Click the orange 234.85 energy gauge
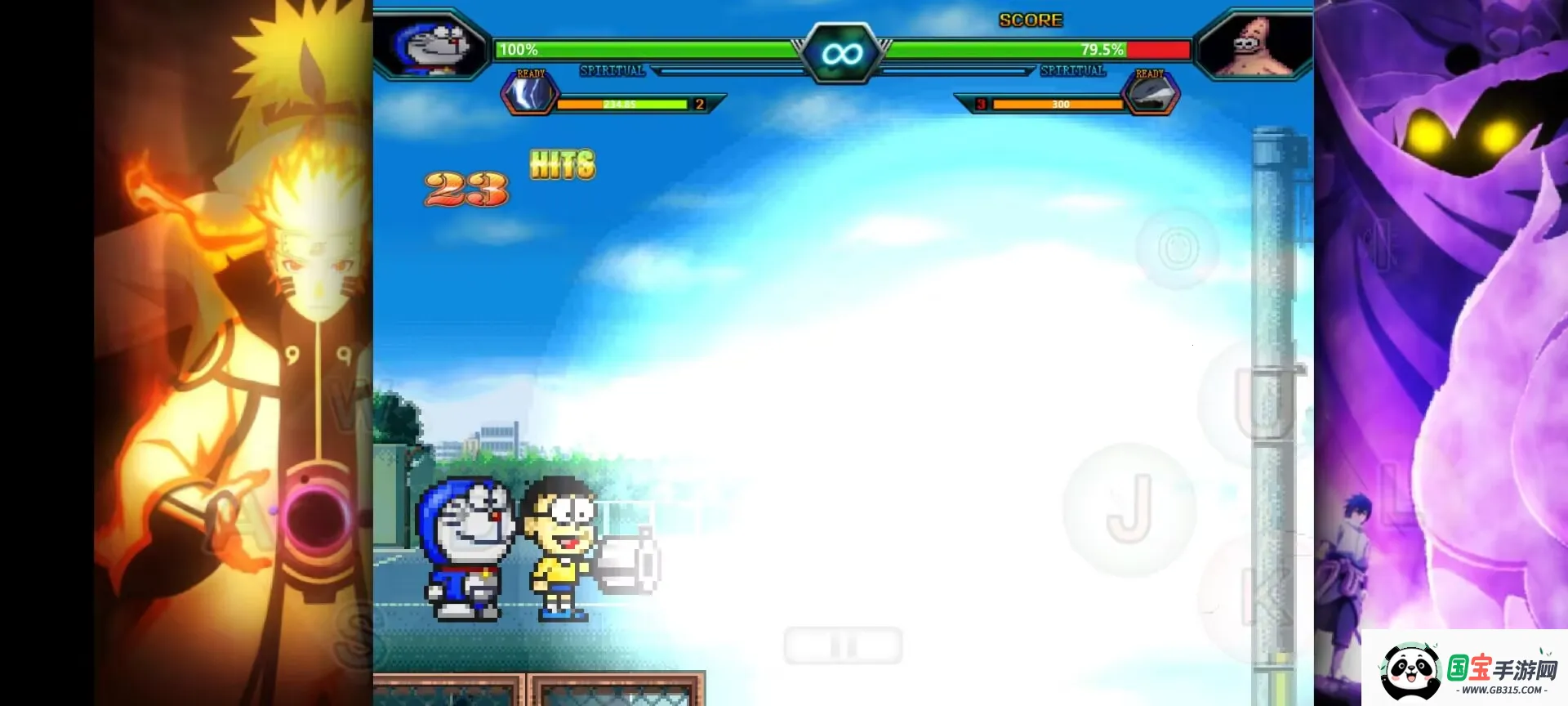 pyautogui.click(x=625, y=105)
